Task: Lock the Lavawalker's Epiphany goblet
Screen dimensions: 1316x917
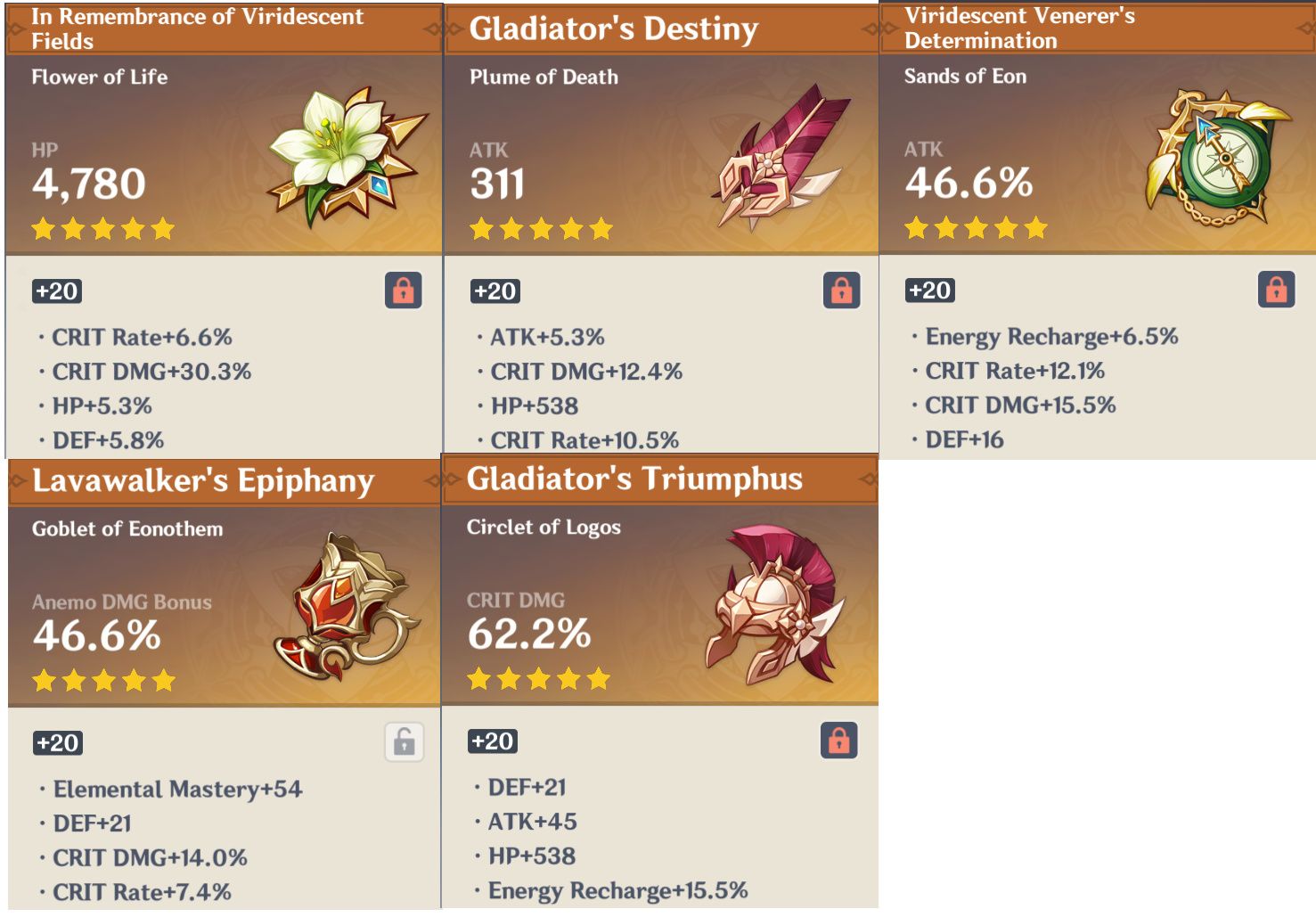Action: point(403,741)
